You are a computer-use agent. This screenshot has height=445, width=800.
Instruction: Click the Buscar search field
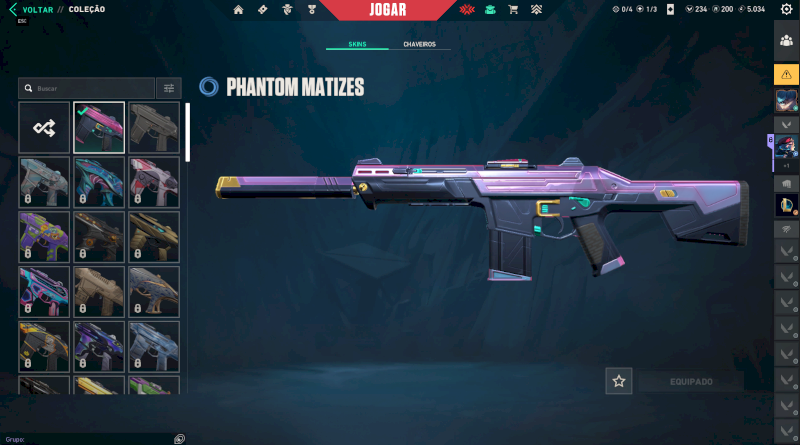point(88,88)
